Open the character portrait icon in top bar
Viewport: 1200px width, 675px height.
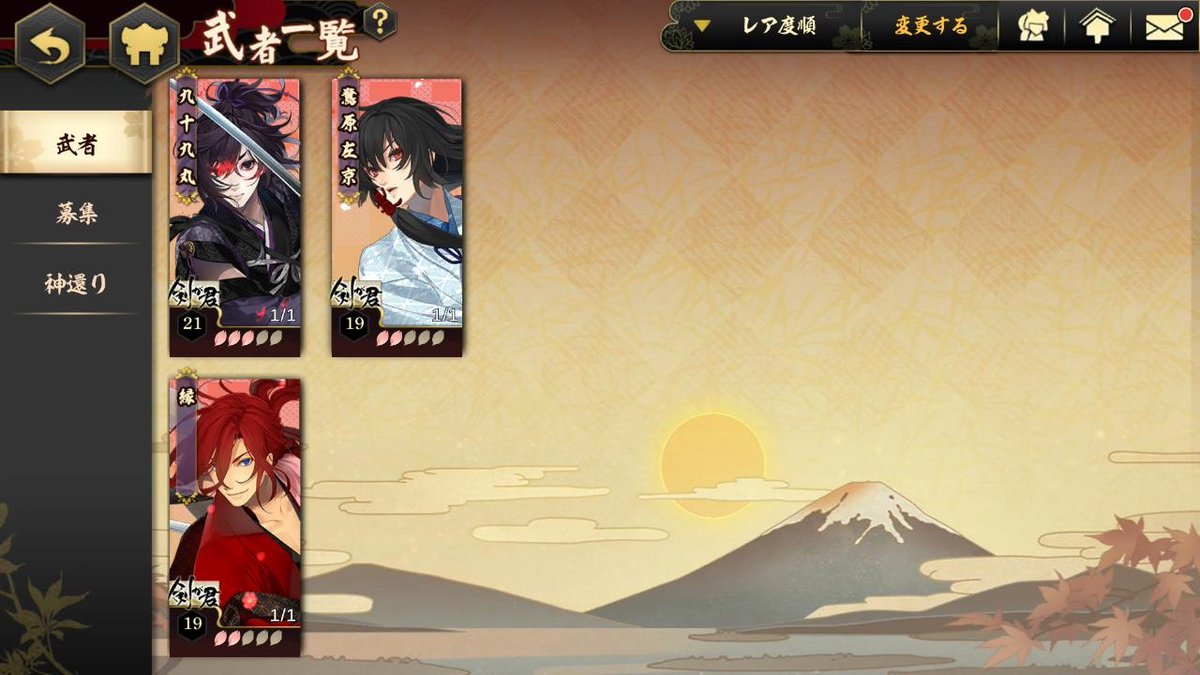pyautogui.click(x=1033, y=26)
